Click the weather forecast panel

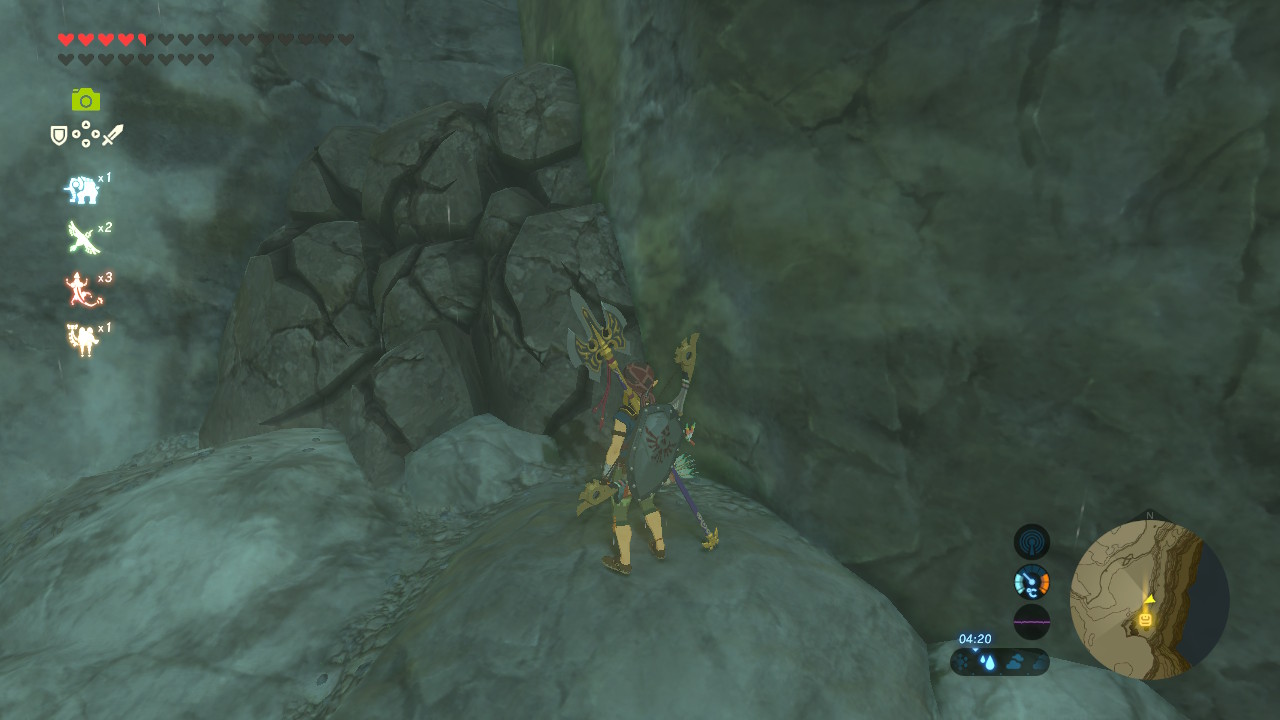[x=1000, y=662]
